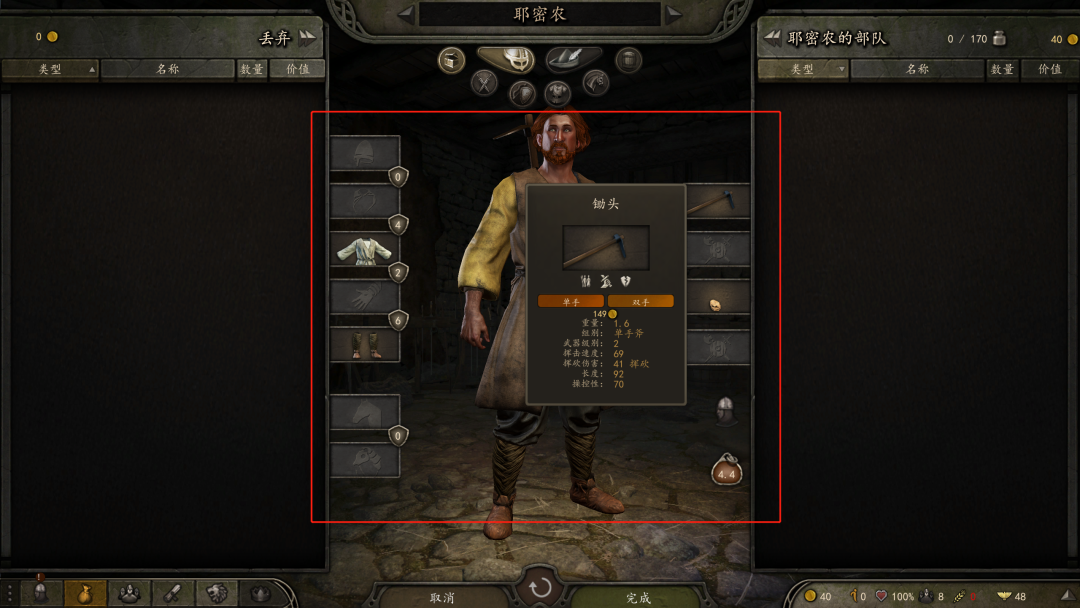Click the circular reset arrow button
Viewport: 1080px width, 608px height.
pyautogui.click(x=540, y=587)
